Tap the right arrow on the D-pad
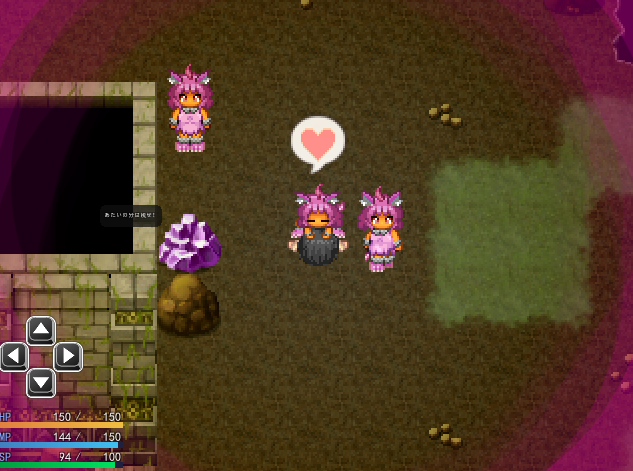 [68, 356]
